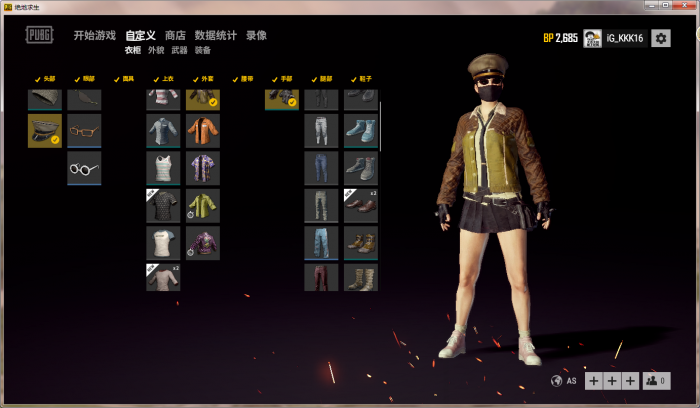
Task: Open settings with the gear icon
Action: point(661,38)
